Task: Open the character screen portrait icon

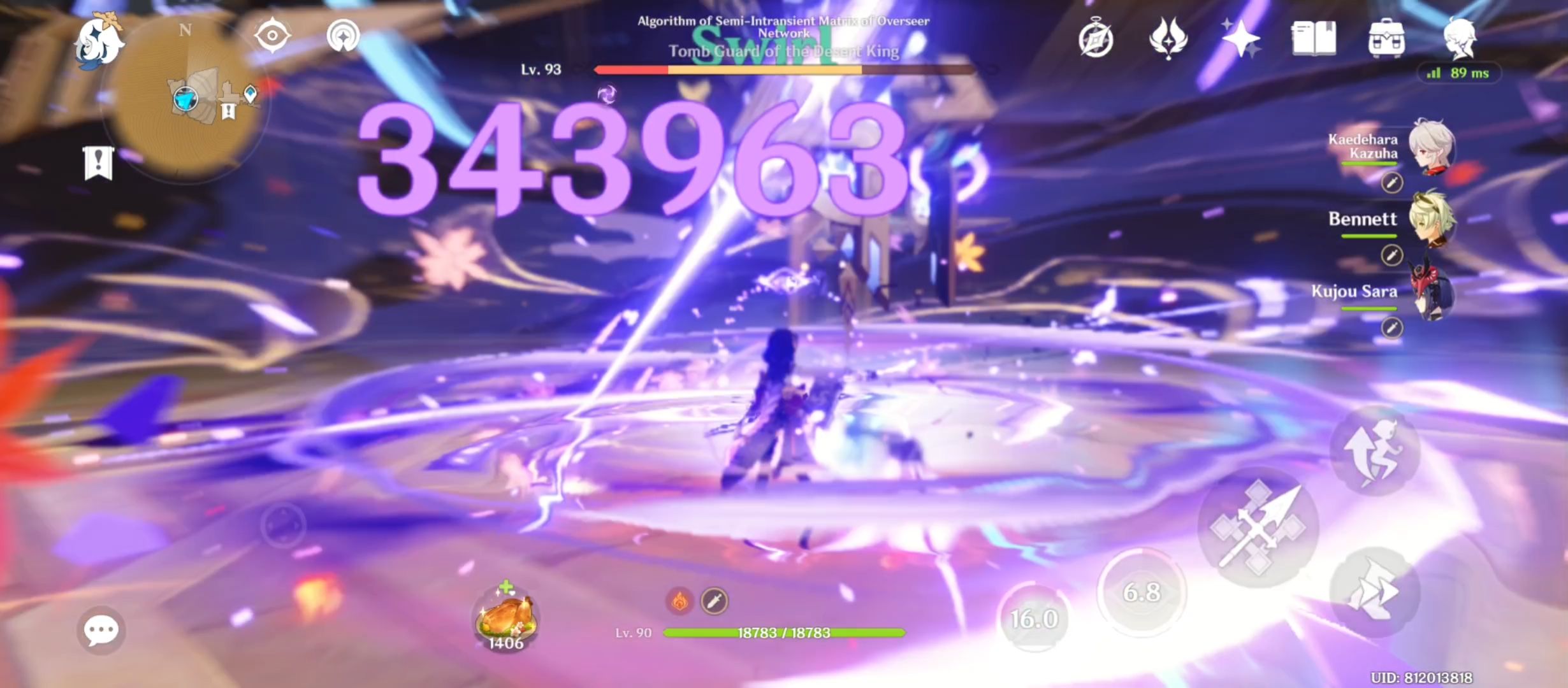Action: coord(1460,38)
